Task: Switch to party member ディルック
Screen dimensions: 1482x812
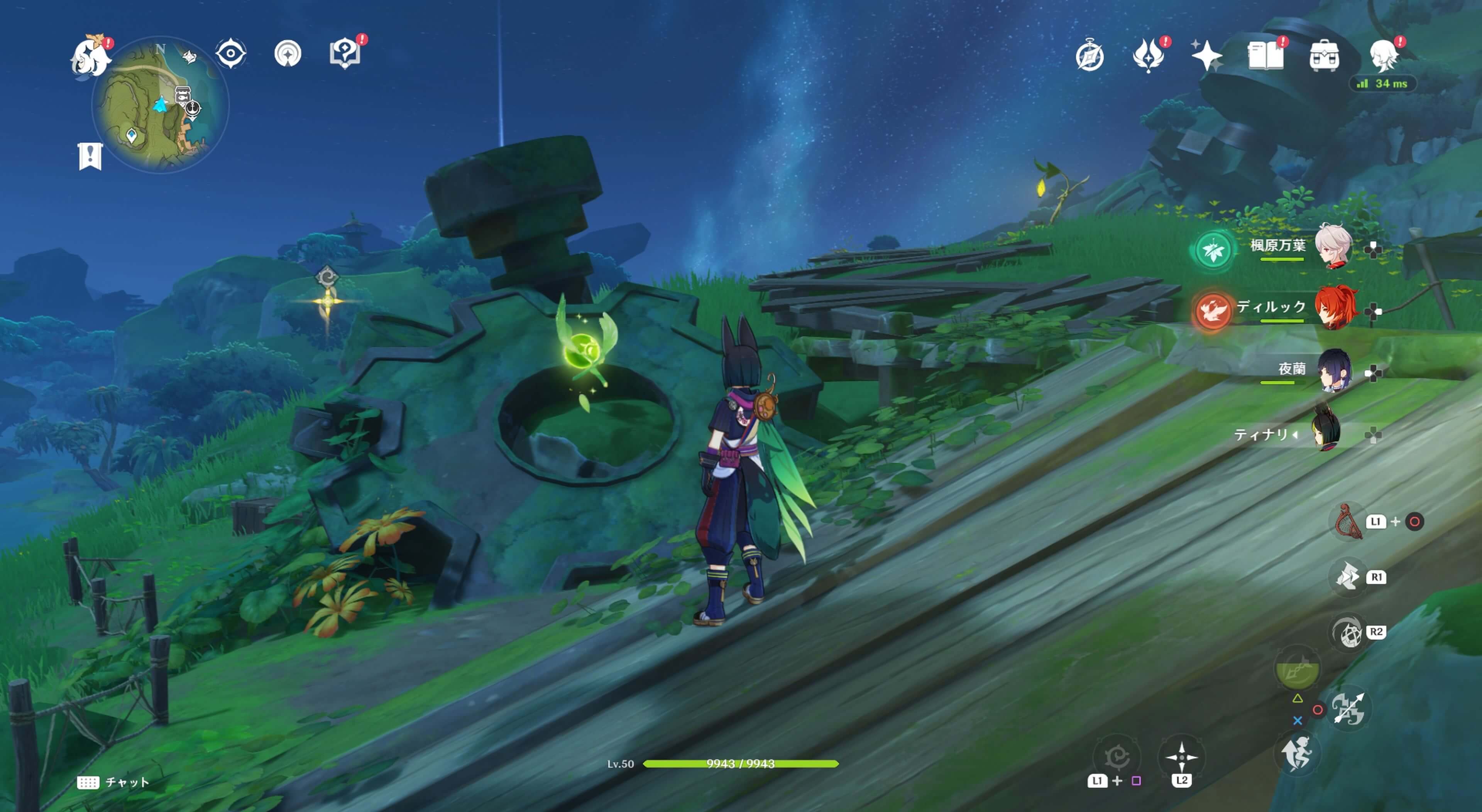Action: click(x=1334, y=309)
